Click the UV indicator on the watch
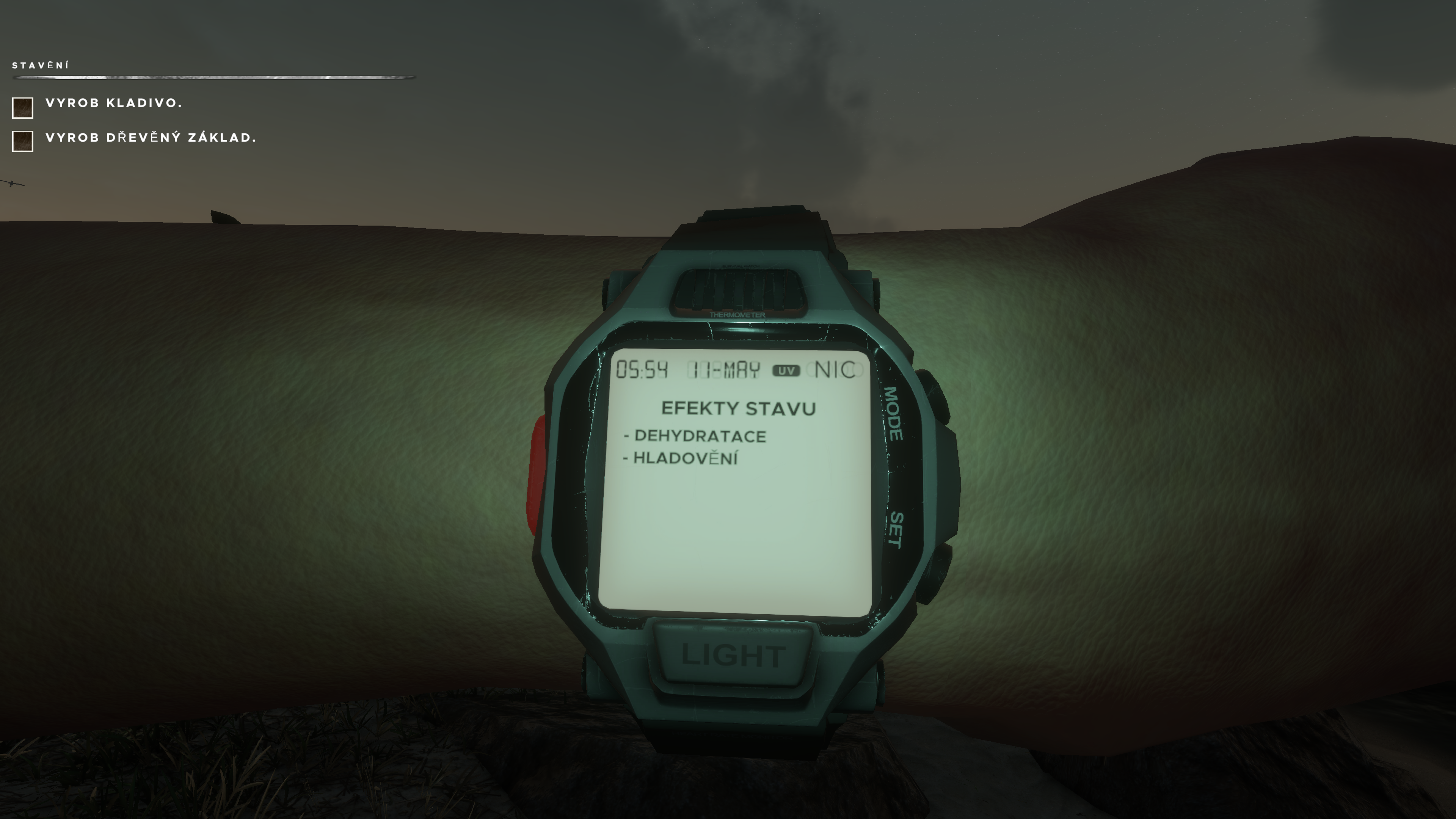Image resolution: width=1456 pixels, height=819 pixels. 786,371
